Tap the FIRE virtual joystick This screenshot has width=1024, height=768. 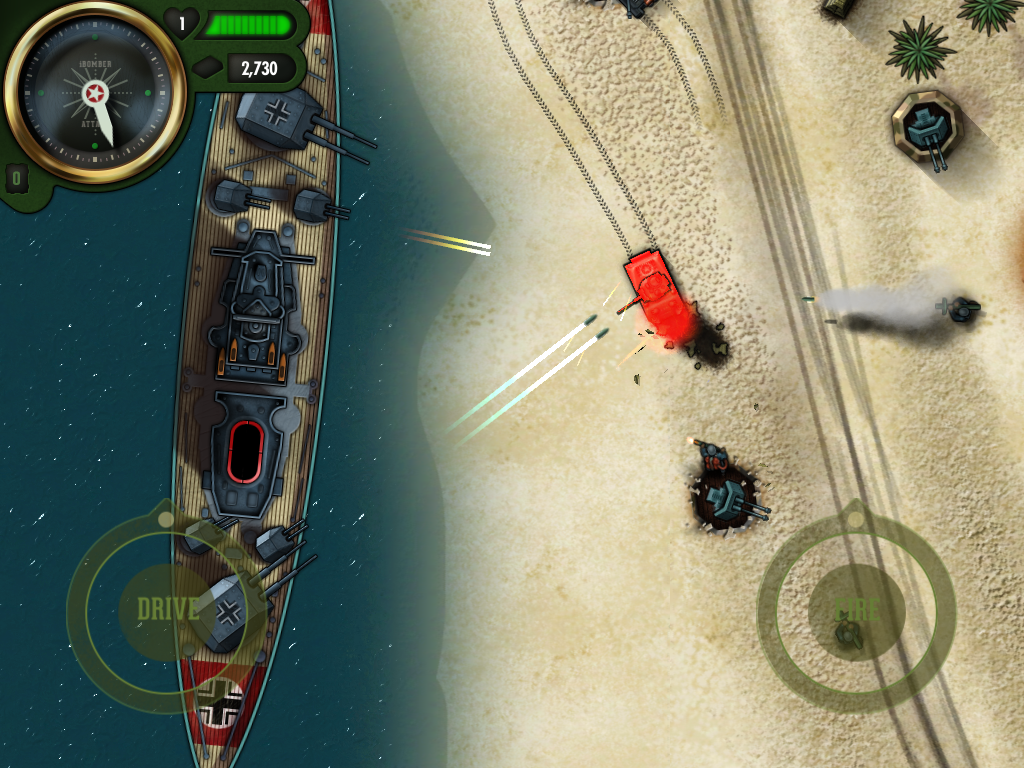[x=856, y=609]
